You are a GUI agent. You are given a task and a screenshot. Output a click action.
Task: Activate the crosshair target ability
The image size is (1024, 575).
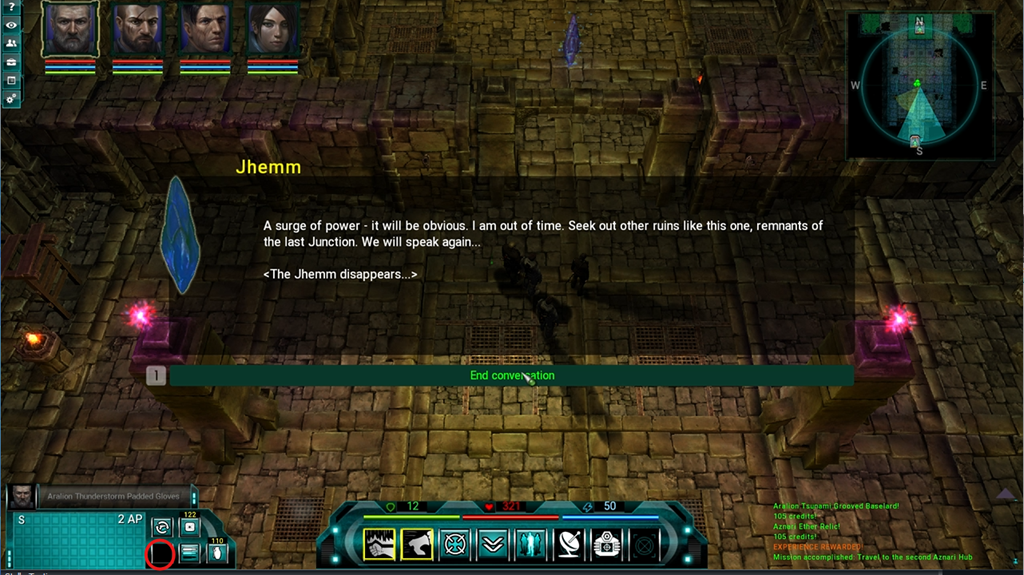tap(455, 544)
